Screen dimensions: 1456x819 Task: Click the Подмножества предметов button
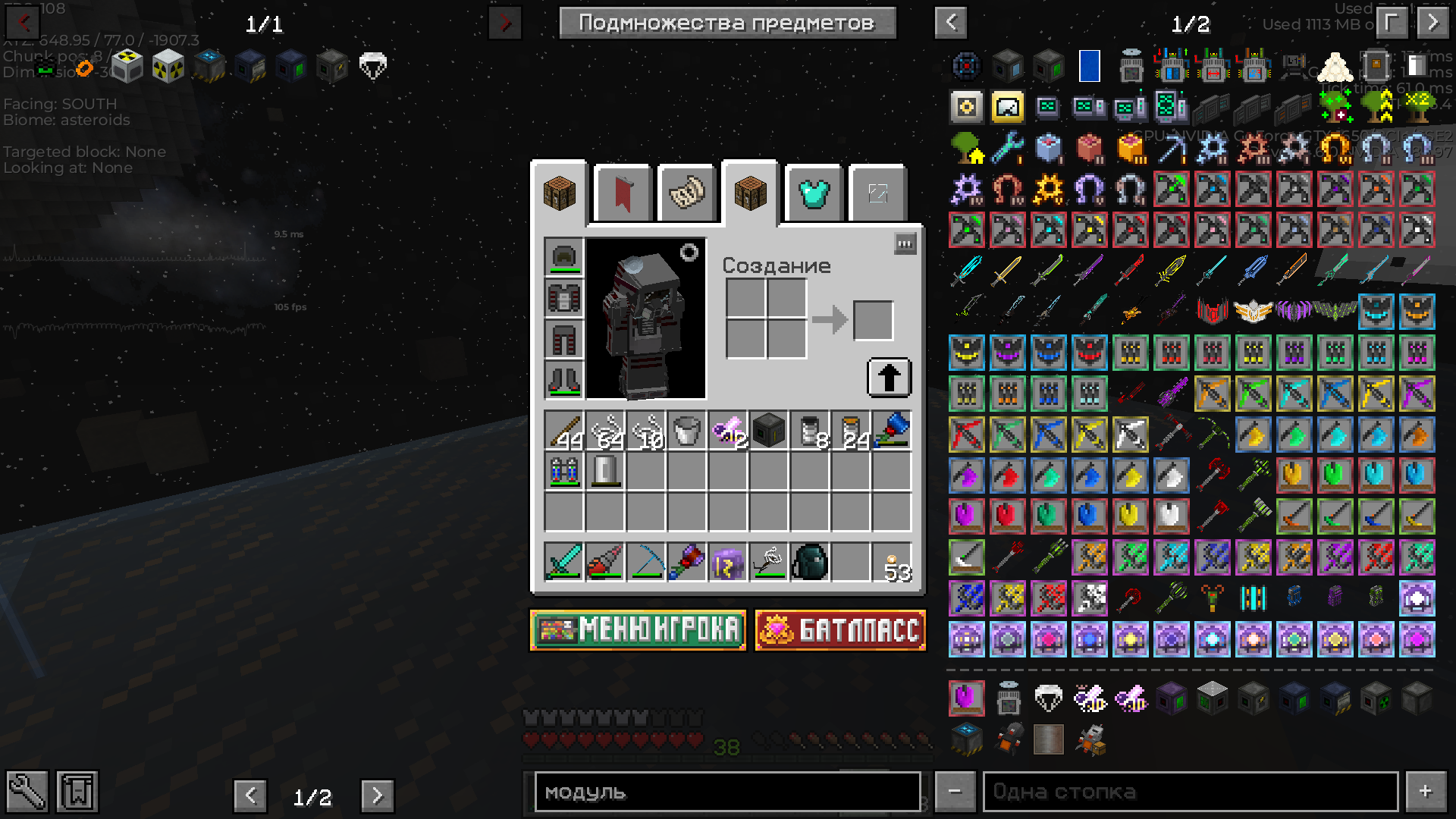point(727,23)
